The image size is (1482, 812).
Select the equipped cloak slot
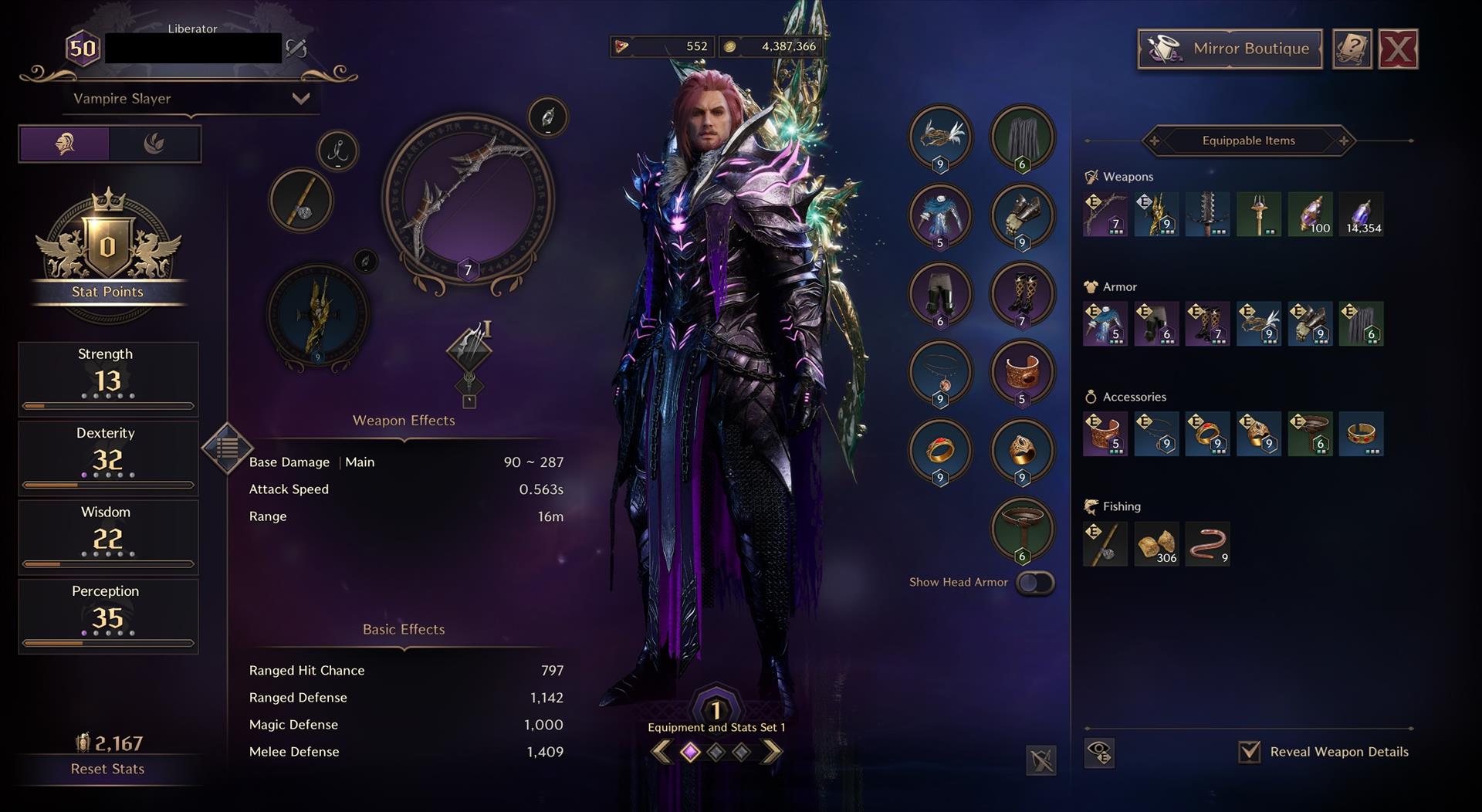tap(1022, 139)
